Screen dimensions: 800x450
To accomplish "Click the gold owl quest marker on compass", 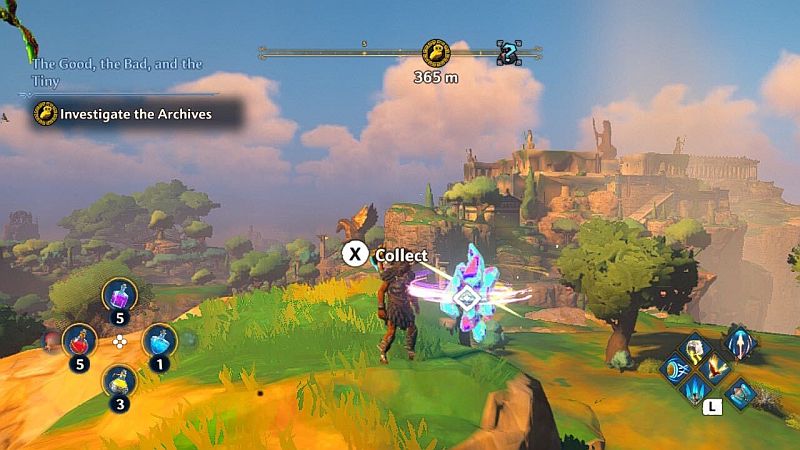I will (x=435, y=52).
